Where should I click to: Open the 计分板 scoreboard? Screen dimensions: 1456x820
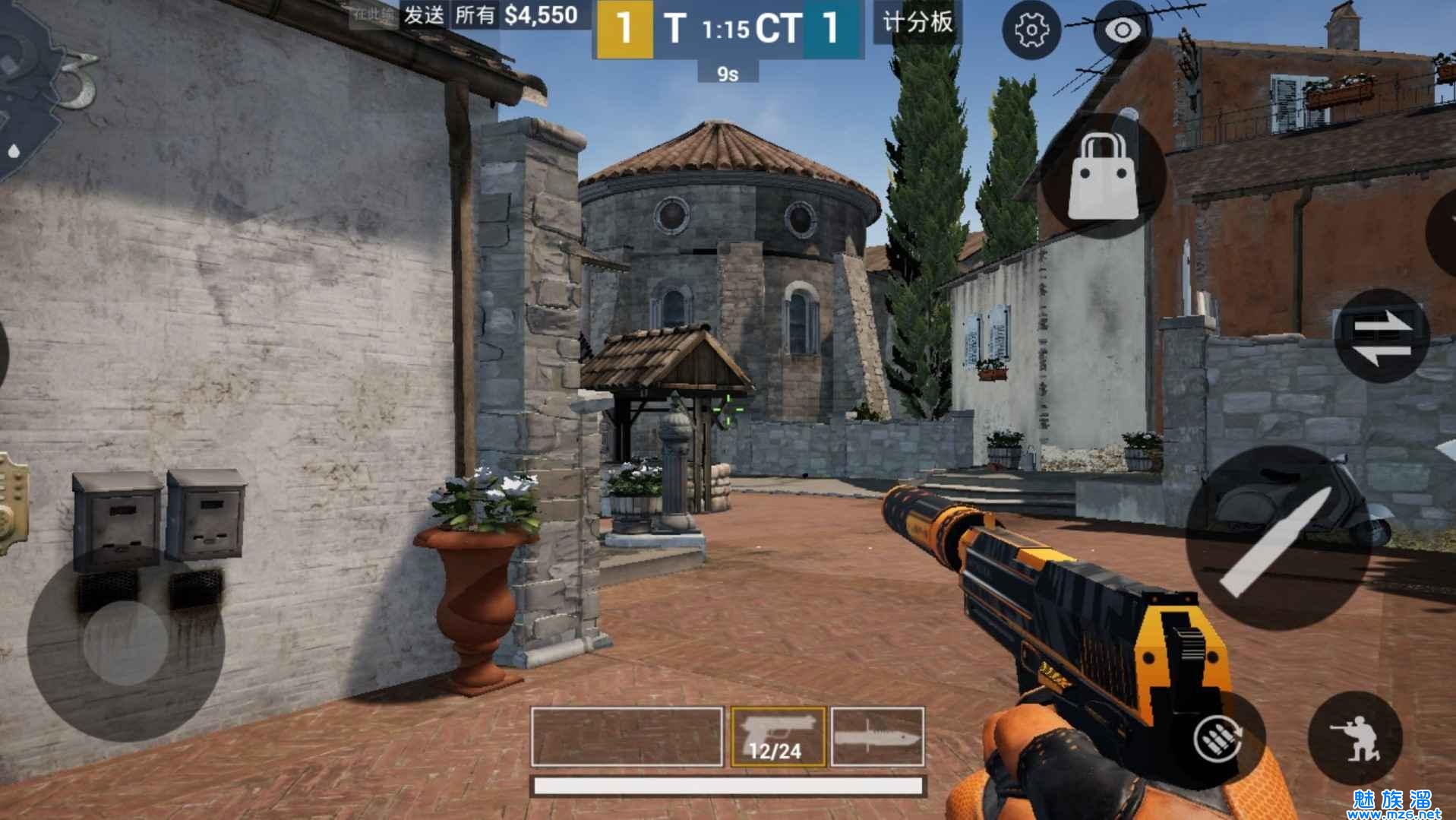[x=917, y=22]
